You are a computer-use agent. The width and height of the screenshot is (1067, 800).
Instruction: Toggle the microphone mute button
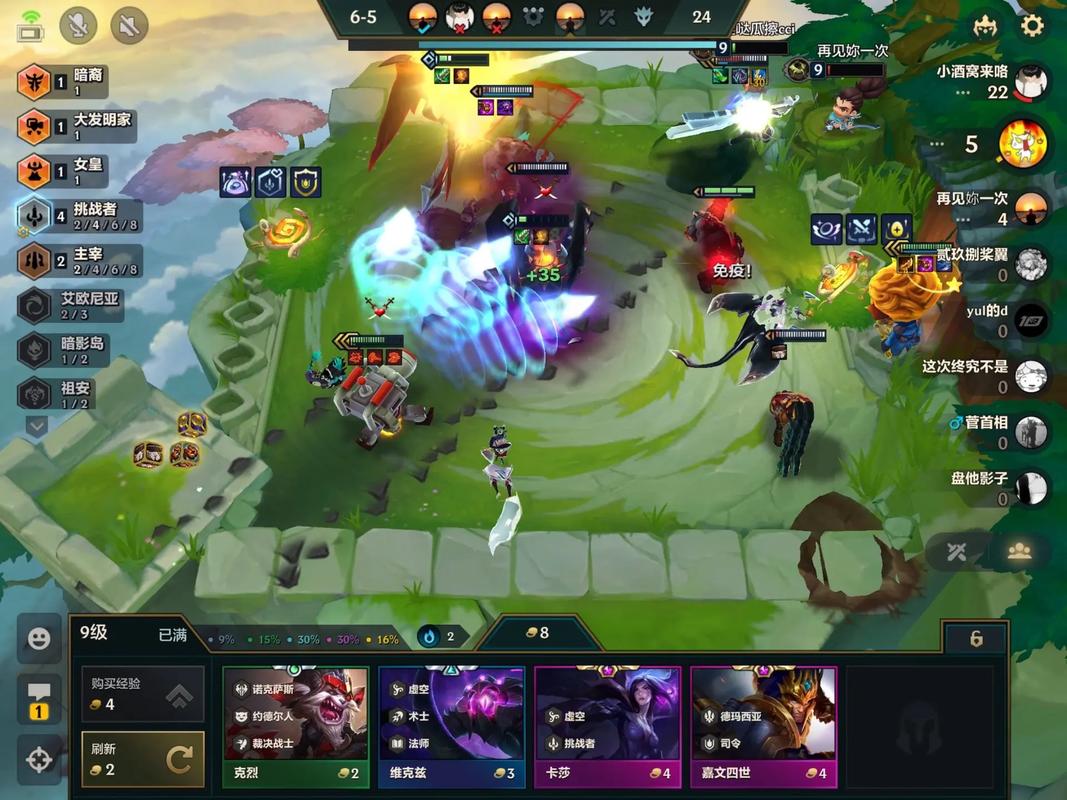[78, 25]
